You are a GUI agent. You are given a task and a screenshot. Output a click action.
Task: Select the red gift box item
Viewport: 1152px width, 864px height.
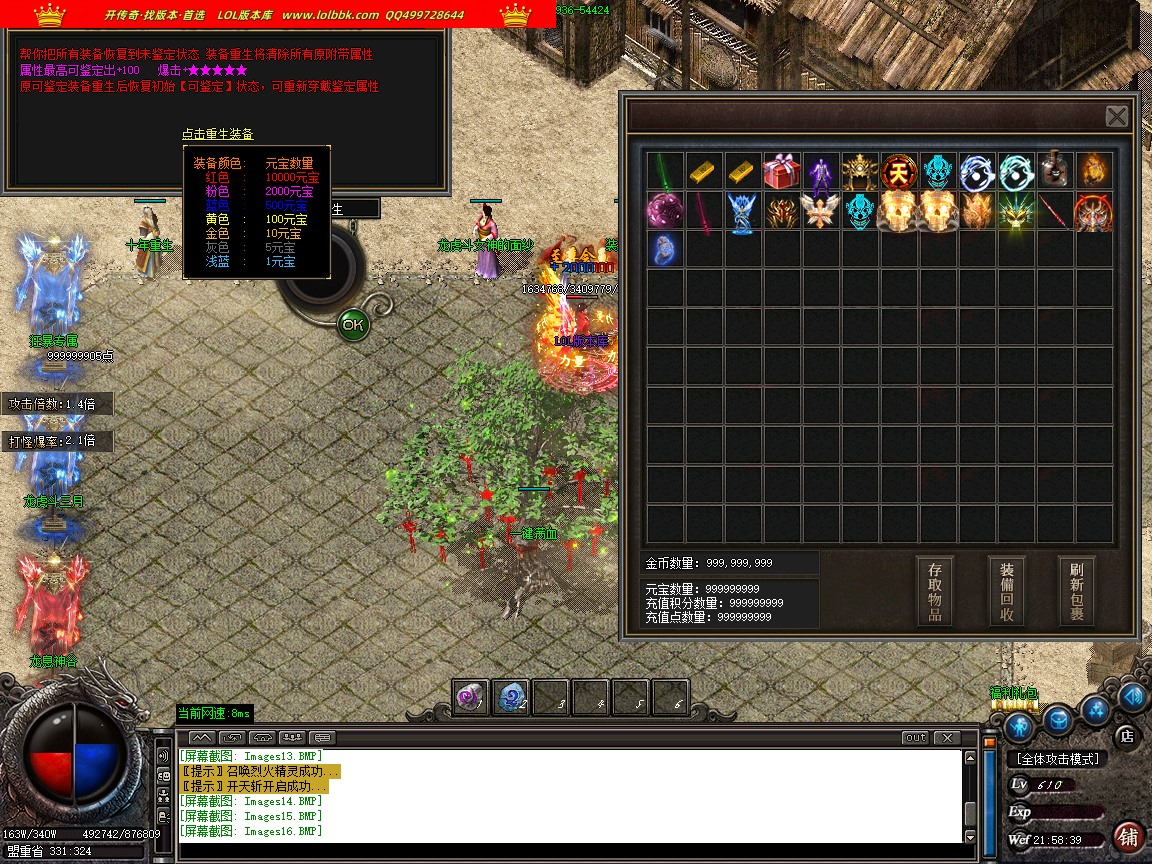click(782, 171)
